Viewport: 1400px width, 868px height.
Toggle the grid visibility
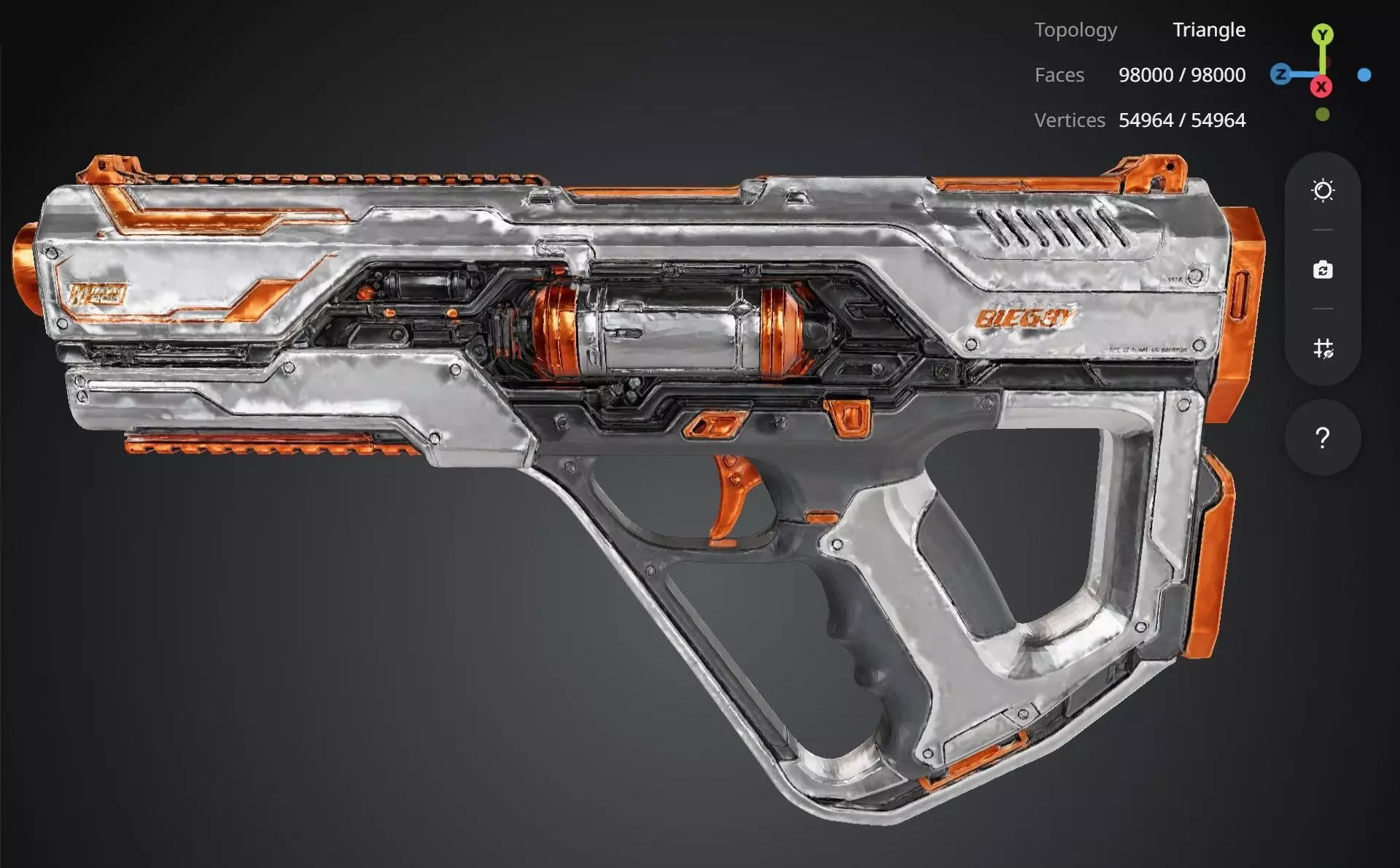(1323, 348)
